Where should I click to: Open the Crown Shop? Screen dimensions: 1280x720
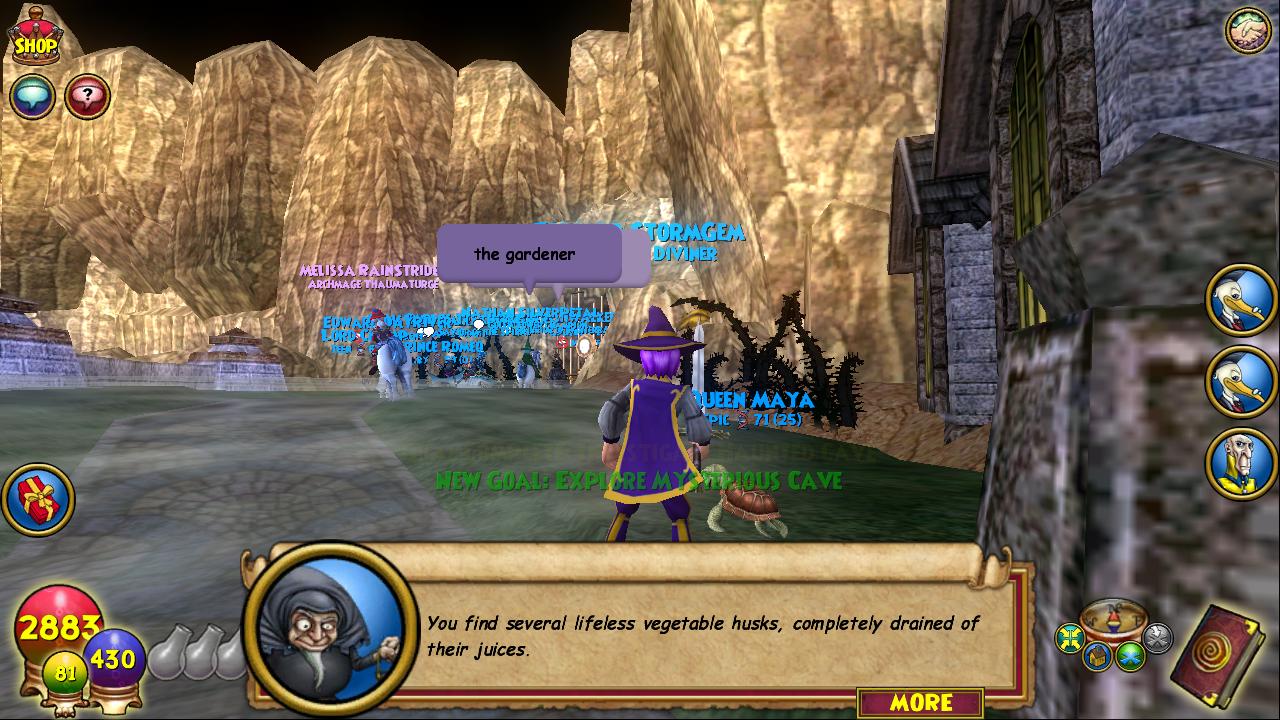(34, 38)
